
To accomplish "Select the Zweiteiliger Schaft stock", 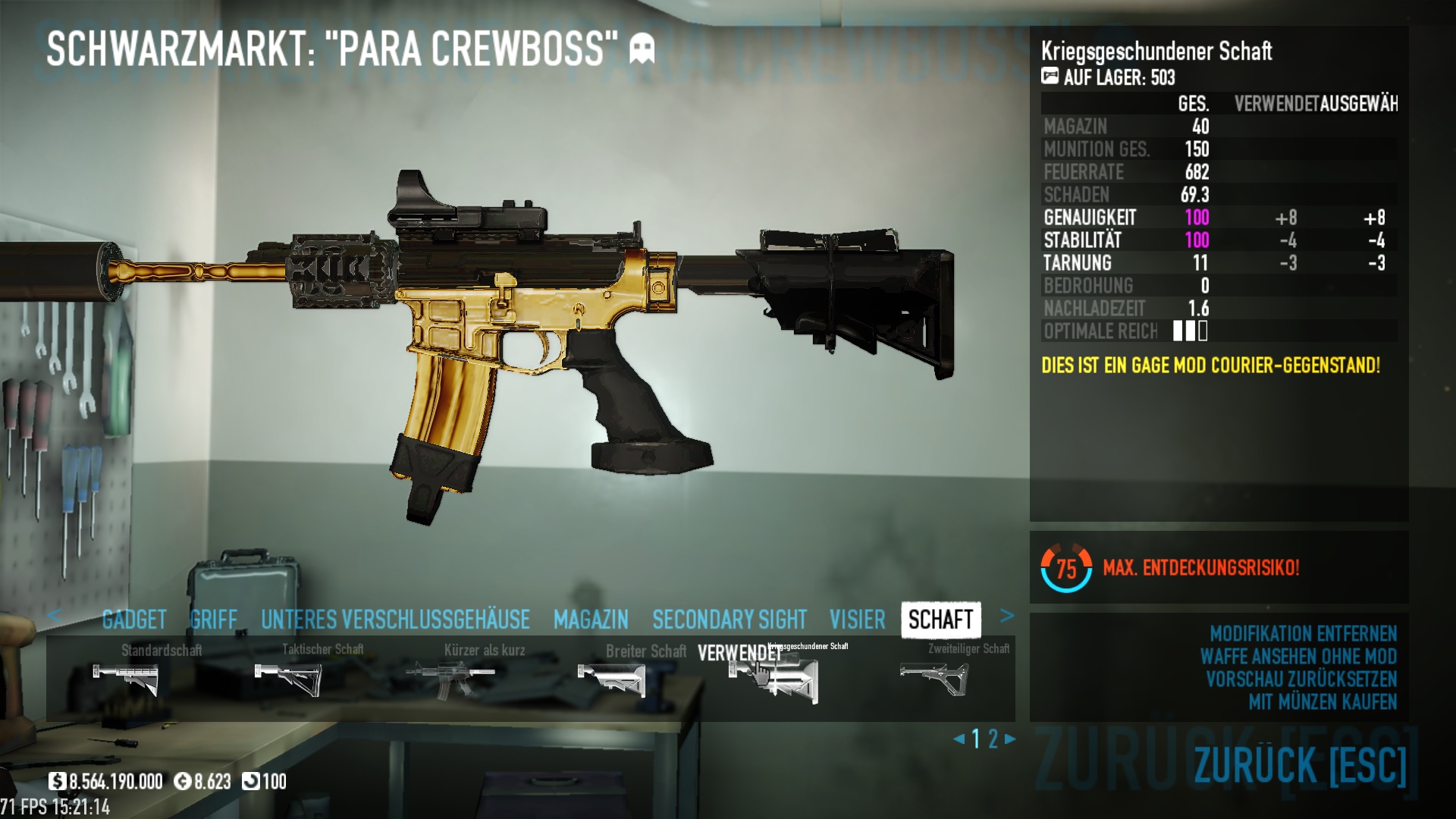I will (x=934, y=678).
